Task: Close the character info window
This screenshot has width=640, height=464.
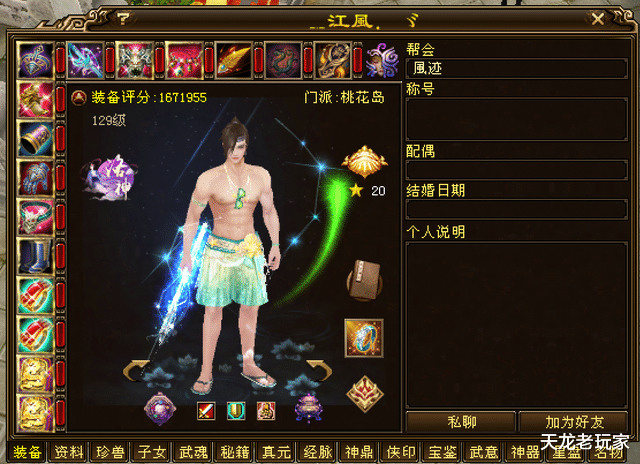Action: click(597, 18)
